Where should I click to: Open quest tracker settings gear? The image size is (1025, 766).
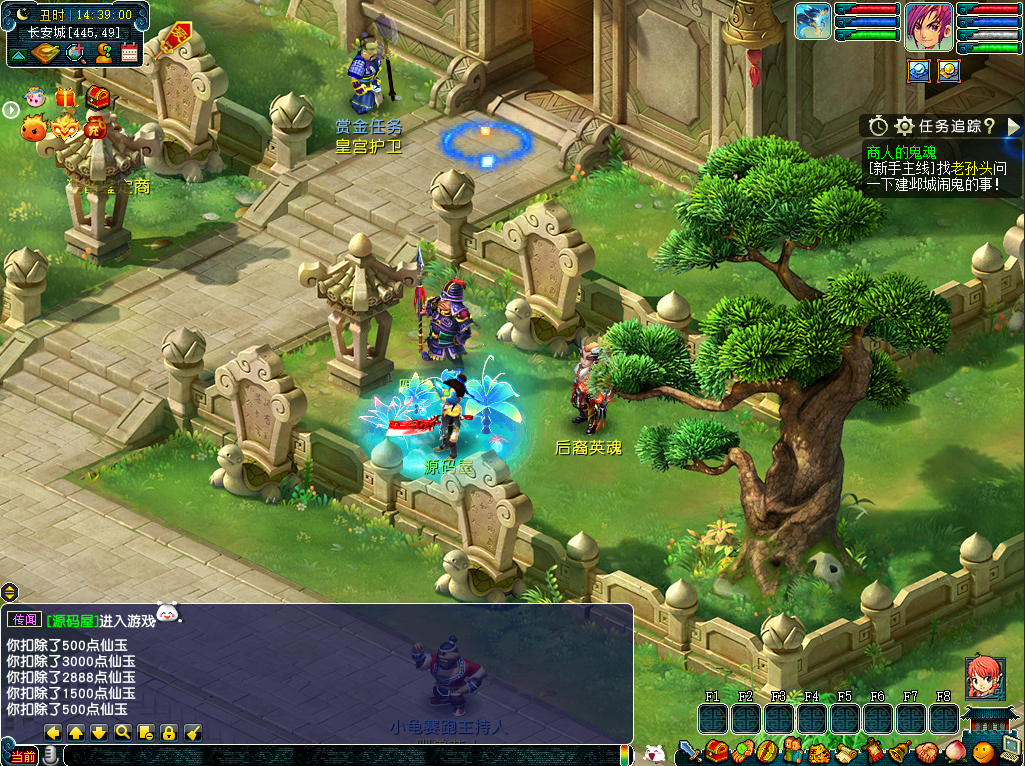click(904, 126)
